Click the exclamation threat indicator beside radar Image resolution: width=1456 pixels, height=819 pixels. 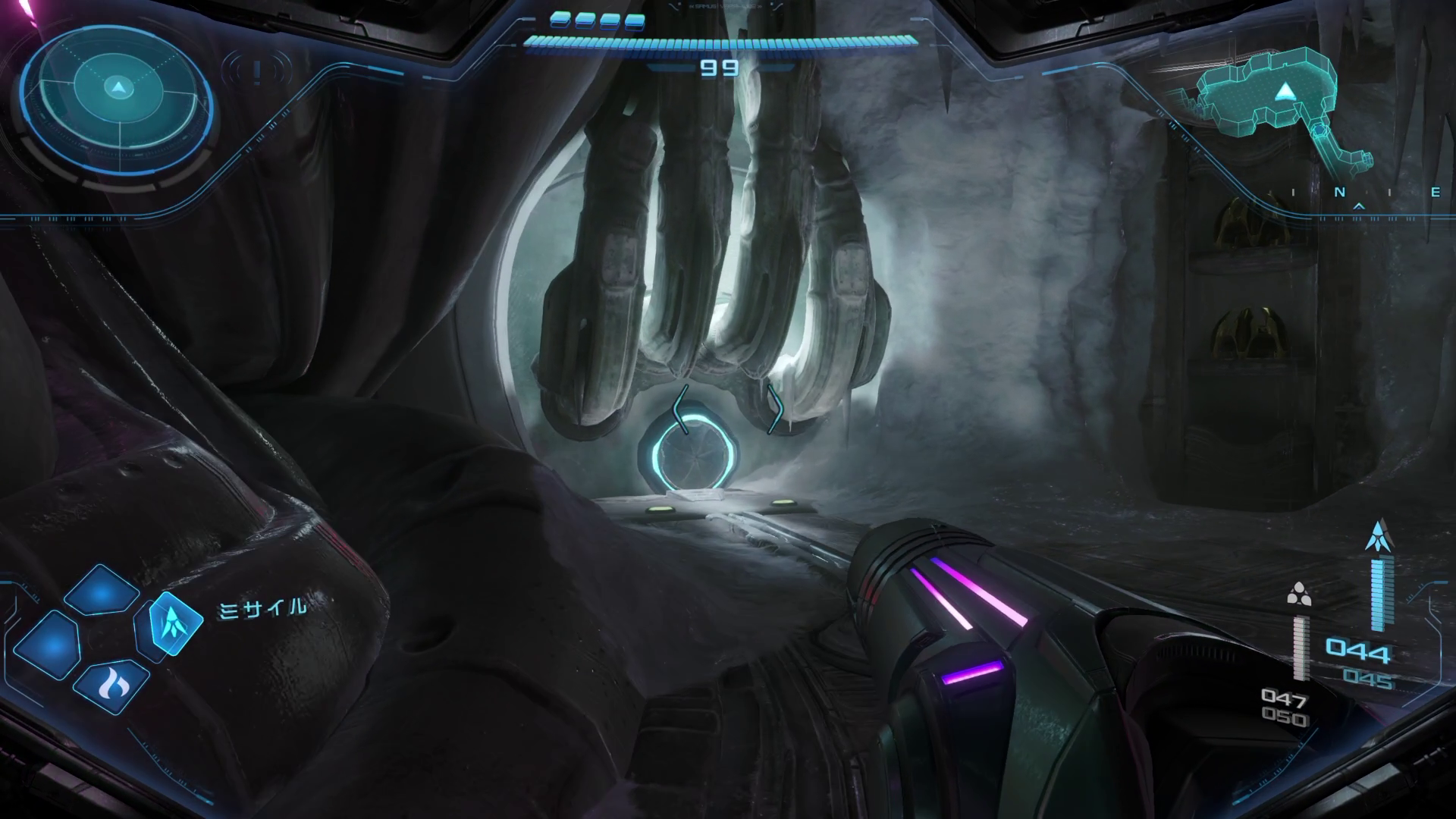(258, 72)
